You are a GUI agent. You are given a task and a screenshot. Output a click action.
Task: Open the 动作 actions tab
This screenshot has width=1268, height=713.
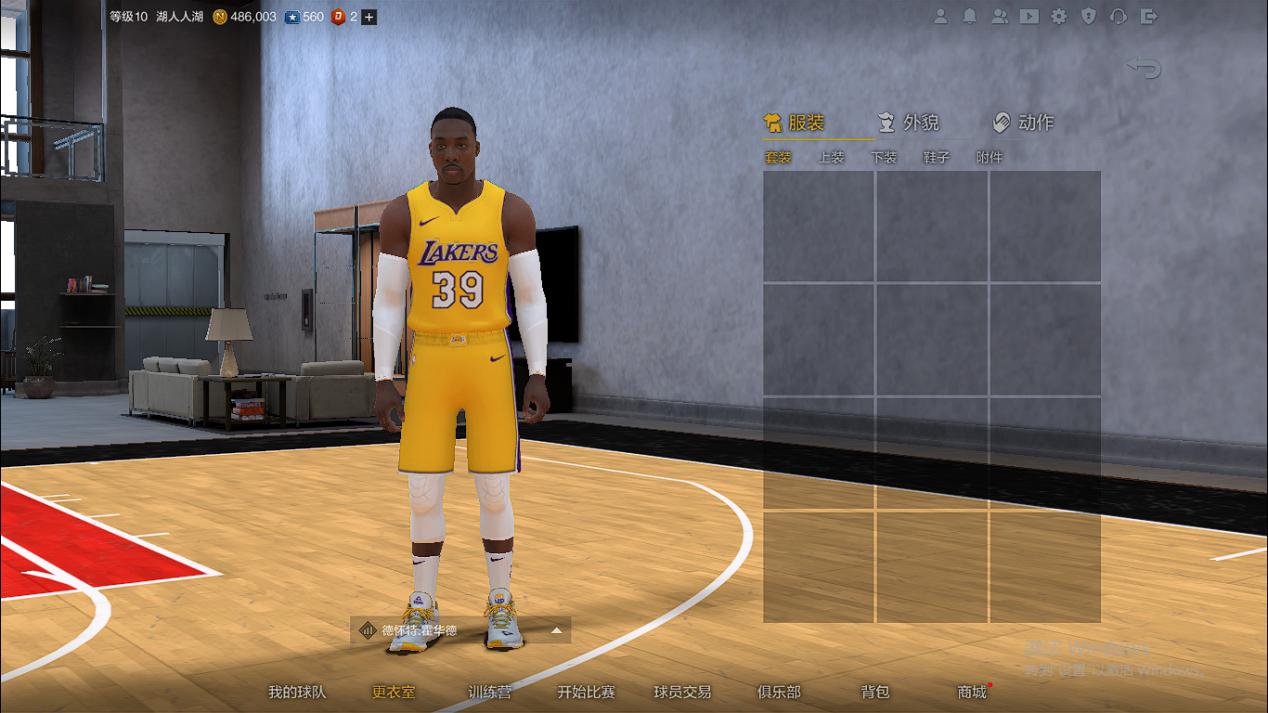(1023, 123)
